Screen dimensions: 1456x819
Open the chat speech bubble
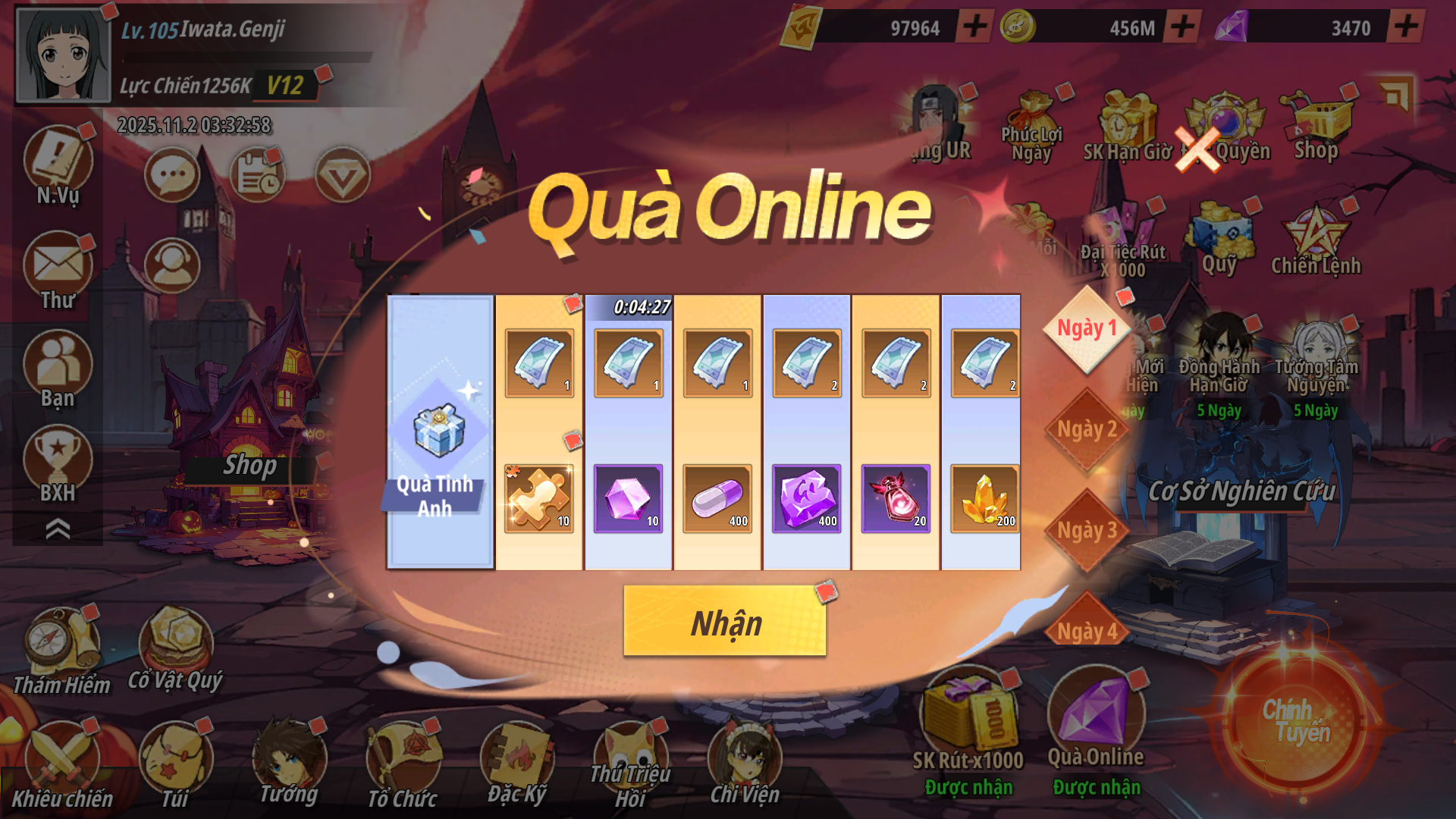[172, 175]
